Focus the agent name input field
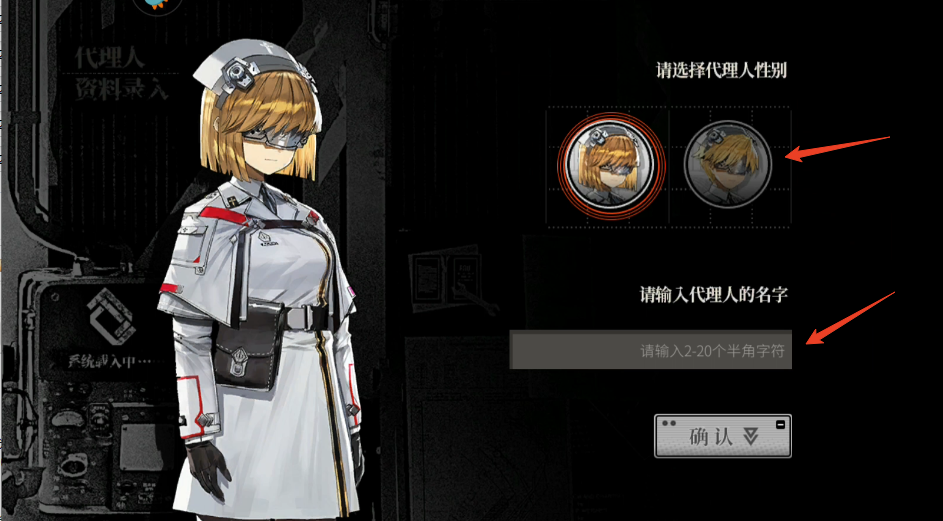This screenshot has width=943, height=521. click(651, 351)
